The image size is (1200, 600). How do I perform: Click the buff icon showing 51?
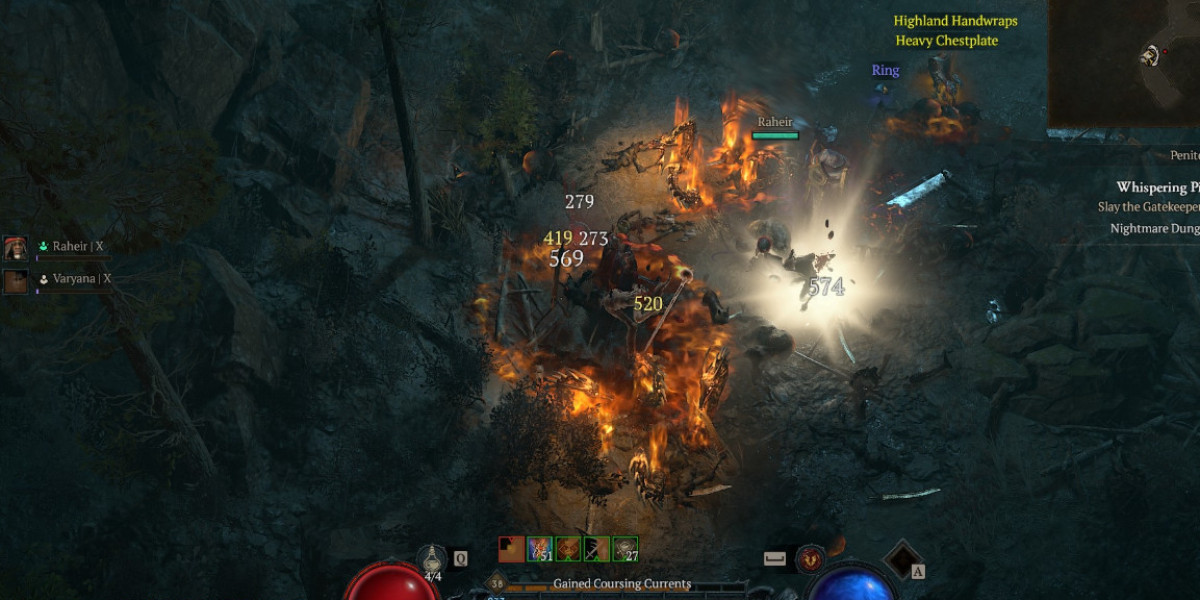click(x=540, y=549)
